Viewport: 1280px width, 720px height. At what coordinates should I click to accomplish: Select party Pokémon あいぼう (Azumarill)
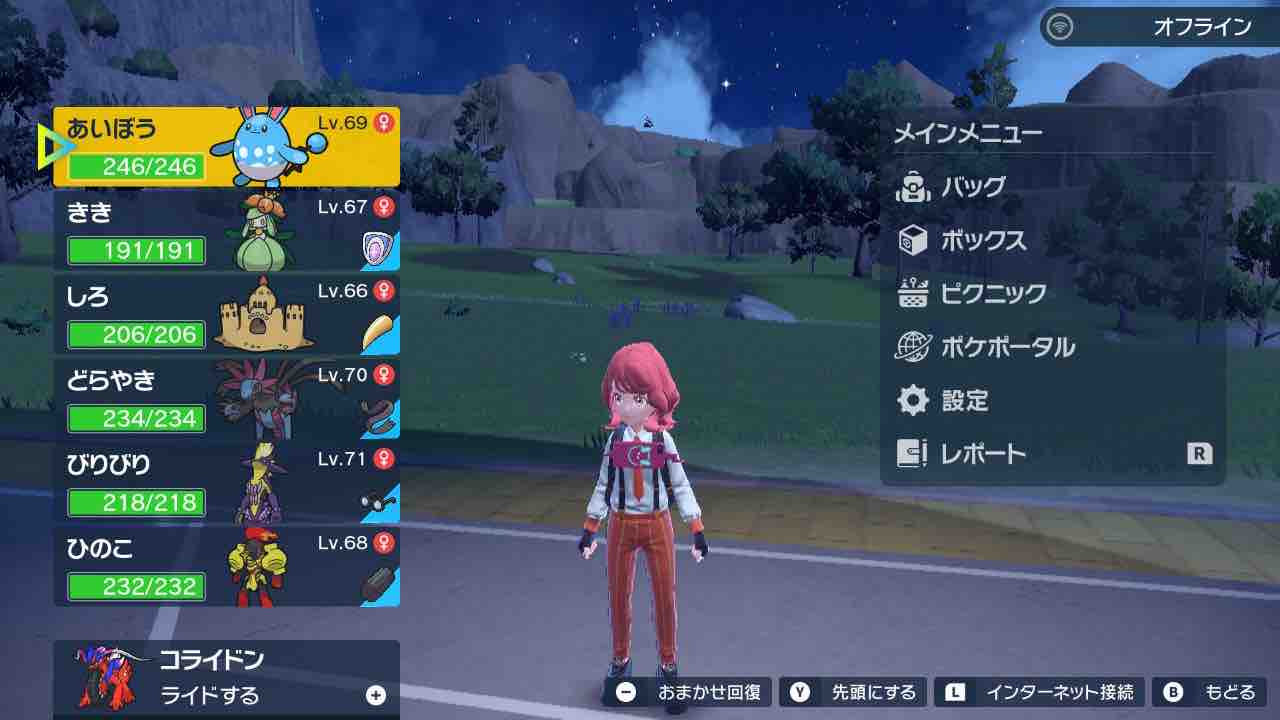pos(226,148)
